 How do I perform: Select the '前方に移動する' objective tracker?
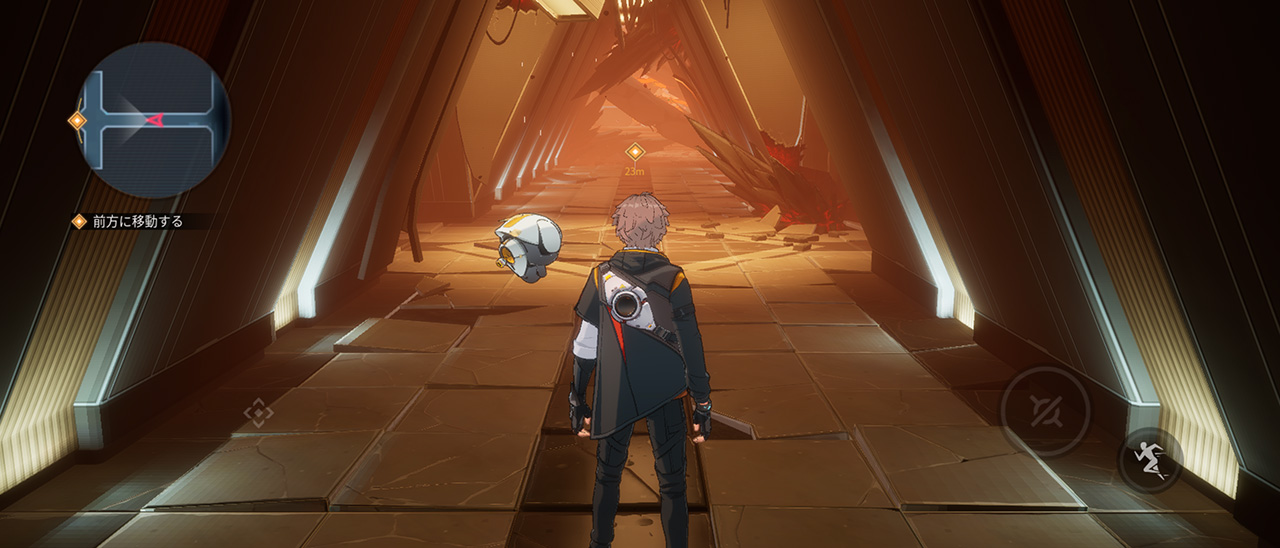(137, 222)
